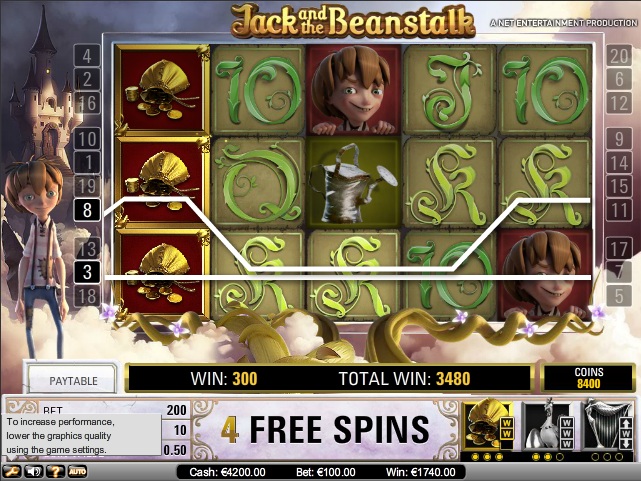The height and width of the screenshot is (481, 641).
Task: Select the golden harp key collection icon
Action: point(607,426)
